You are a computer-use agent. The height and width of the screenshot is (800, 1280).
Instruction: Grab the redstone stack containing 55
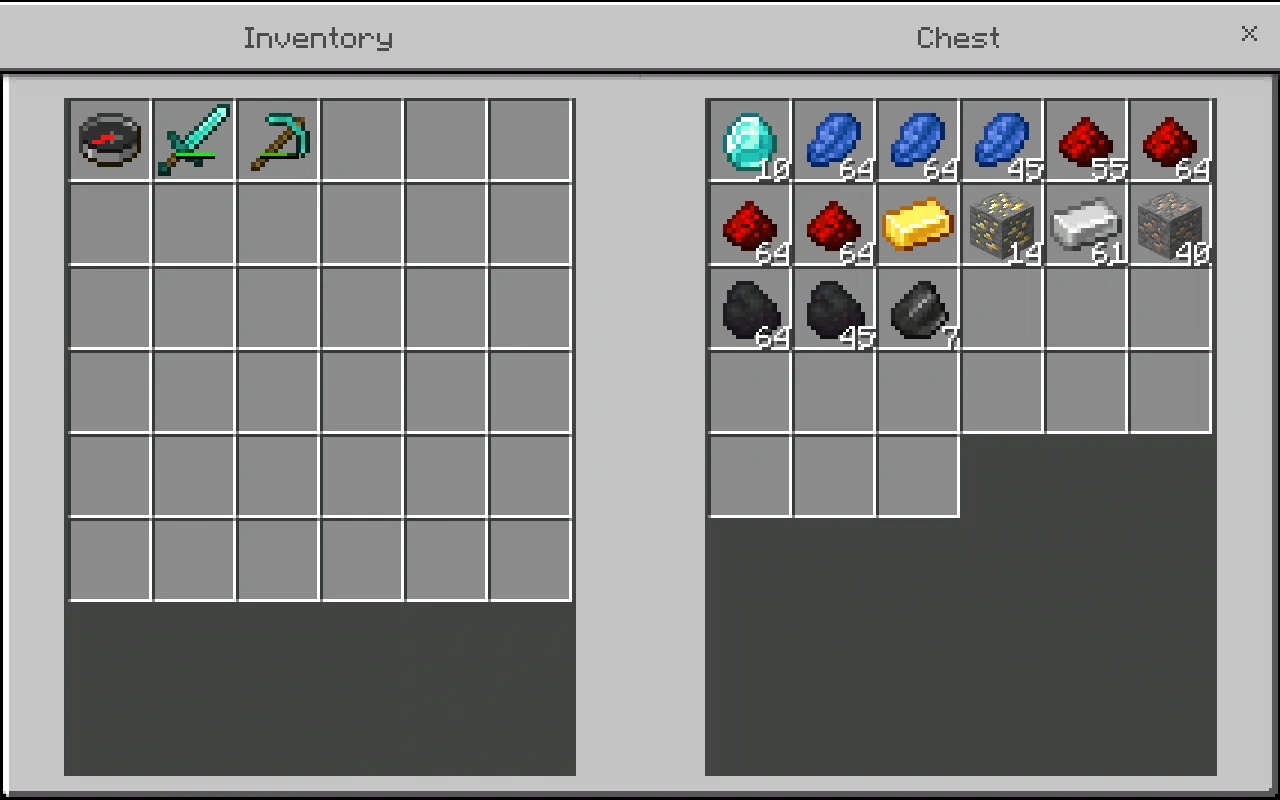click(1088, 140)
